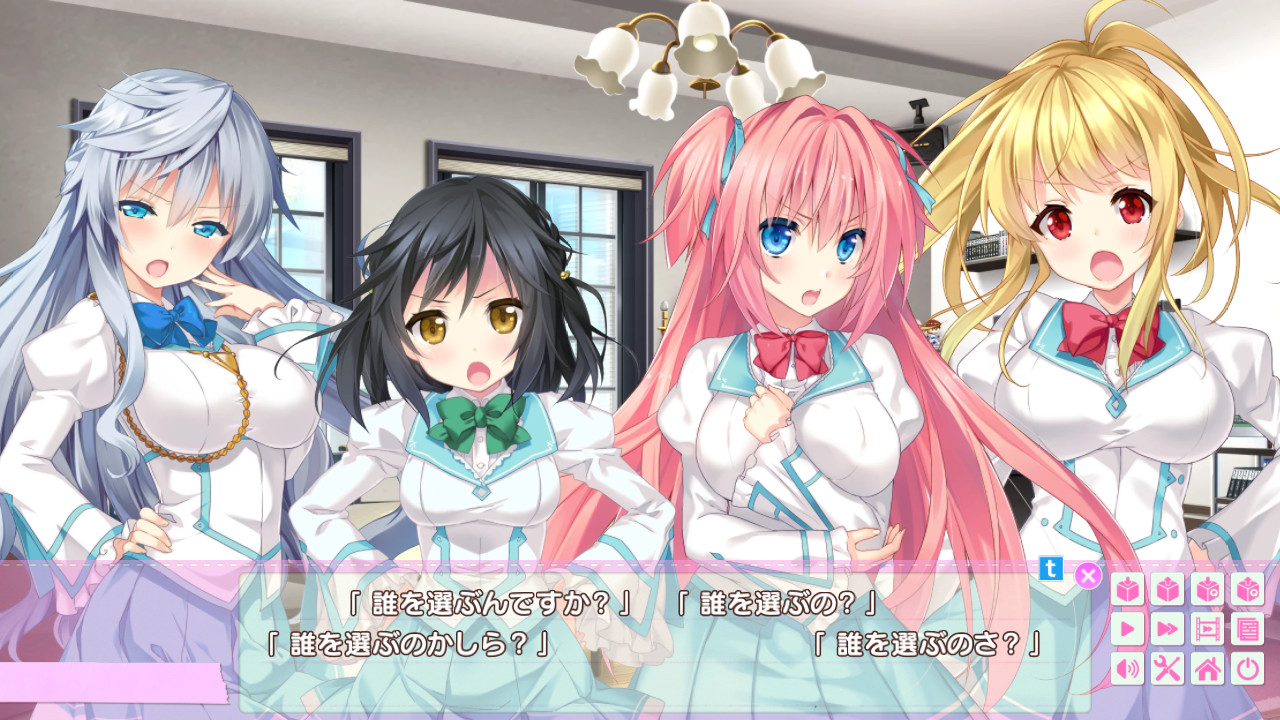The width and height of the screenshot is (1280, 720).
Task: Mute audio via the speaker icon
Action: coord(1126,668)
